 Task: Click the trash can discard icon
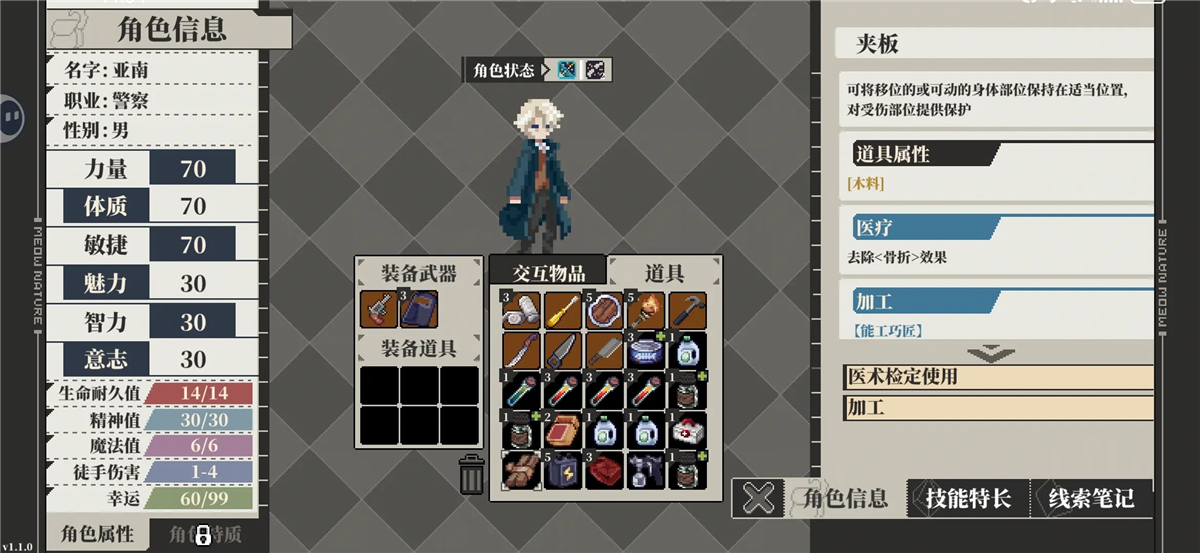click(472, 474)
